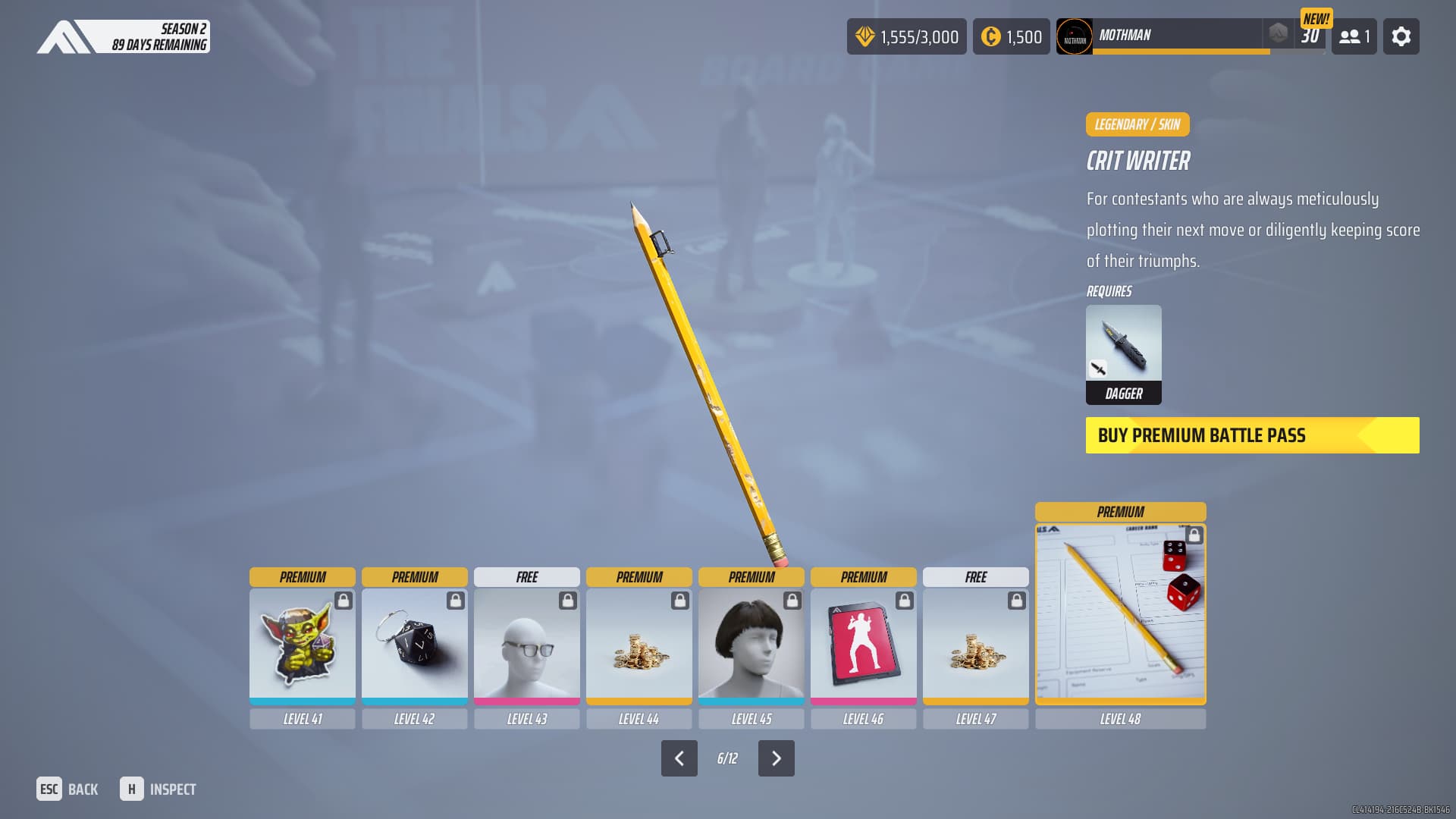
Task: Click the Season 2 banner logo
Action: (123, 36)
